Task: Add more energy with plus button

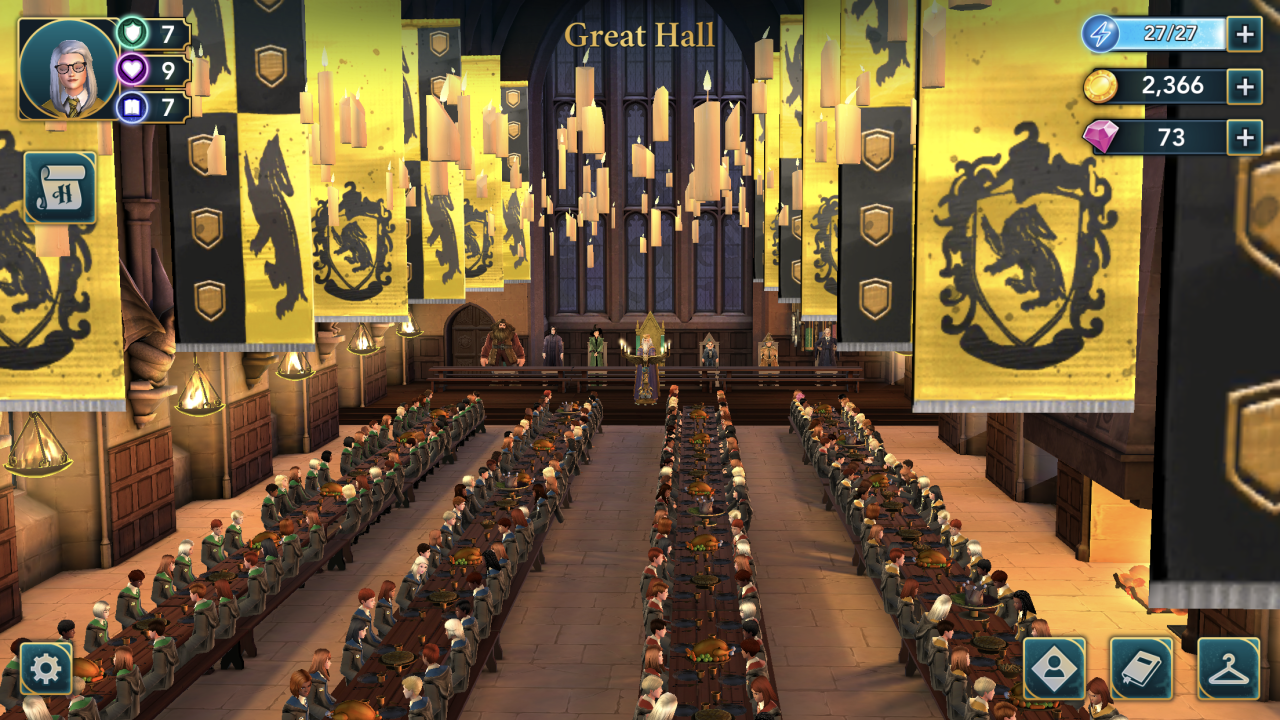Action: click(1244, 34)
